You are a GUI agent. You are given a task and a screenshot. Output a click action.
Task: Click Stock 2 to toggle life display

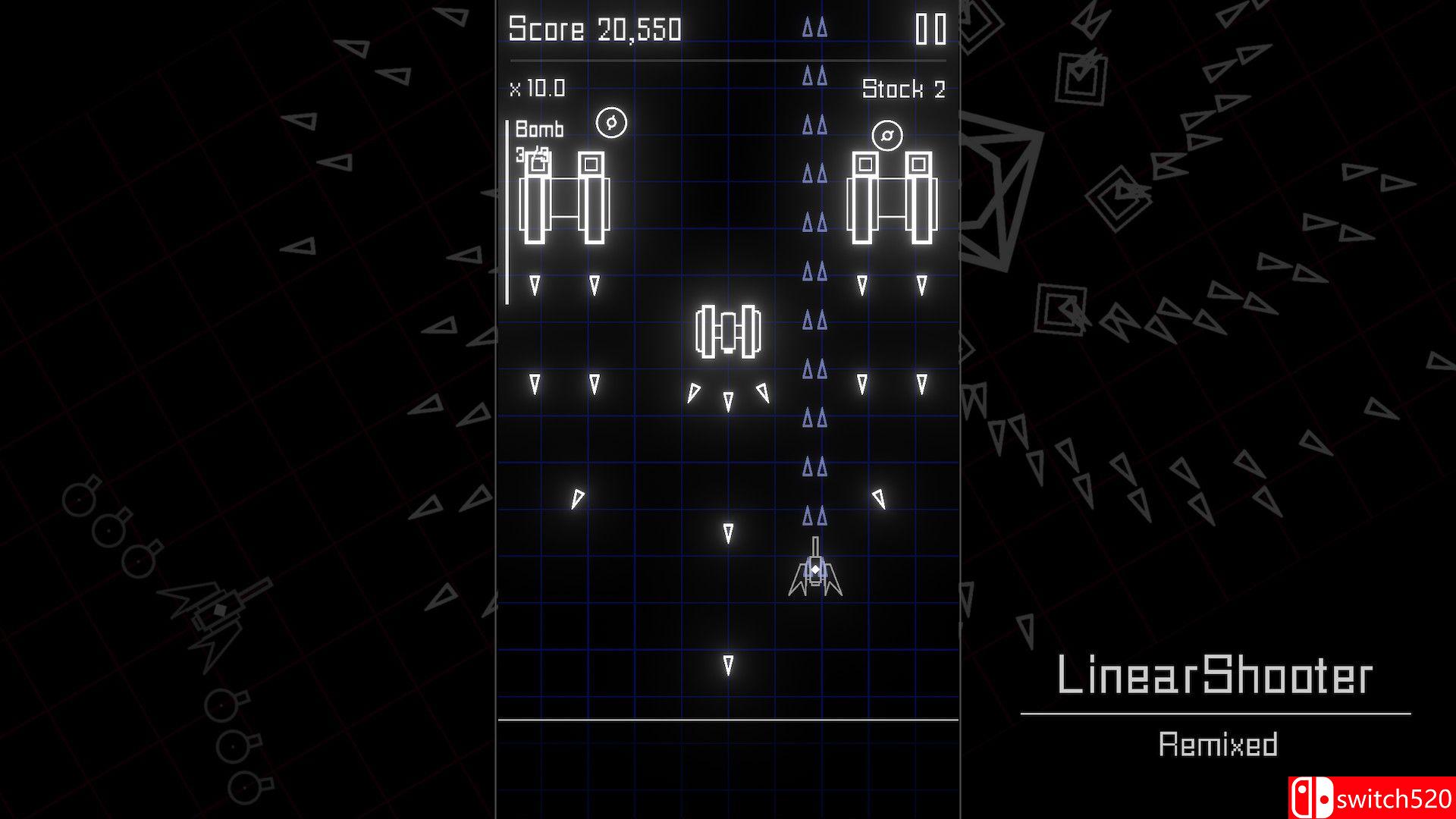[x=902, y=89]
